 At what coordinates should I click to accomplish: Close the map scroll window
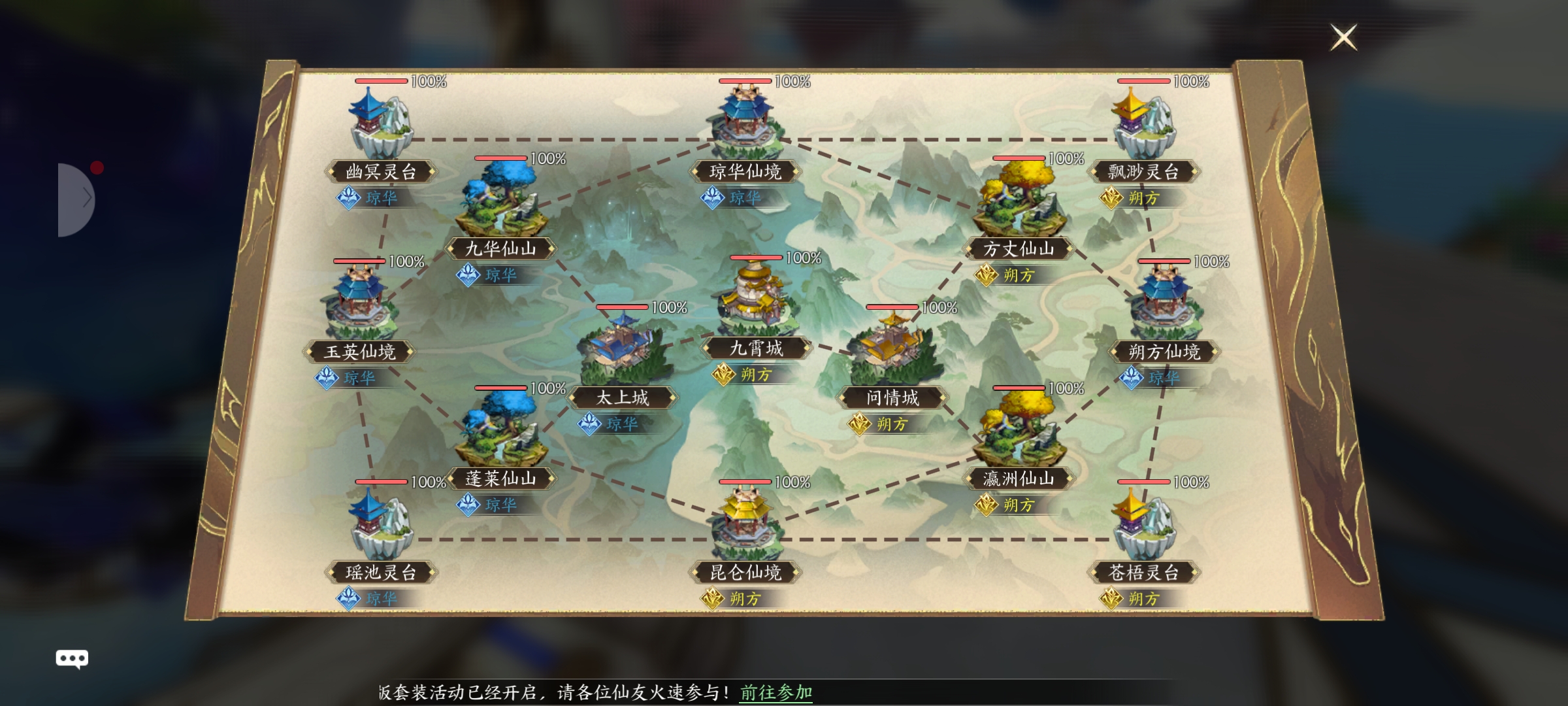pyautogui.click(x=1343, y=37)
